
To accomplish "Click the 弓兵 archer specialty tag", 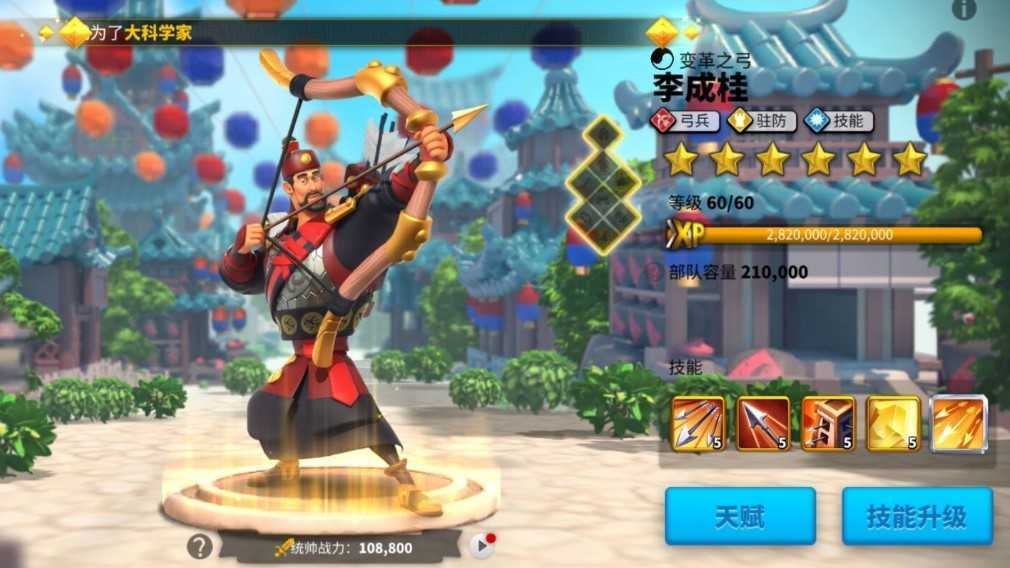I will click(x=686, y=121).
